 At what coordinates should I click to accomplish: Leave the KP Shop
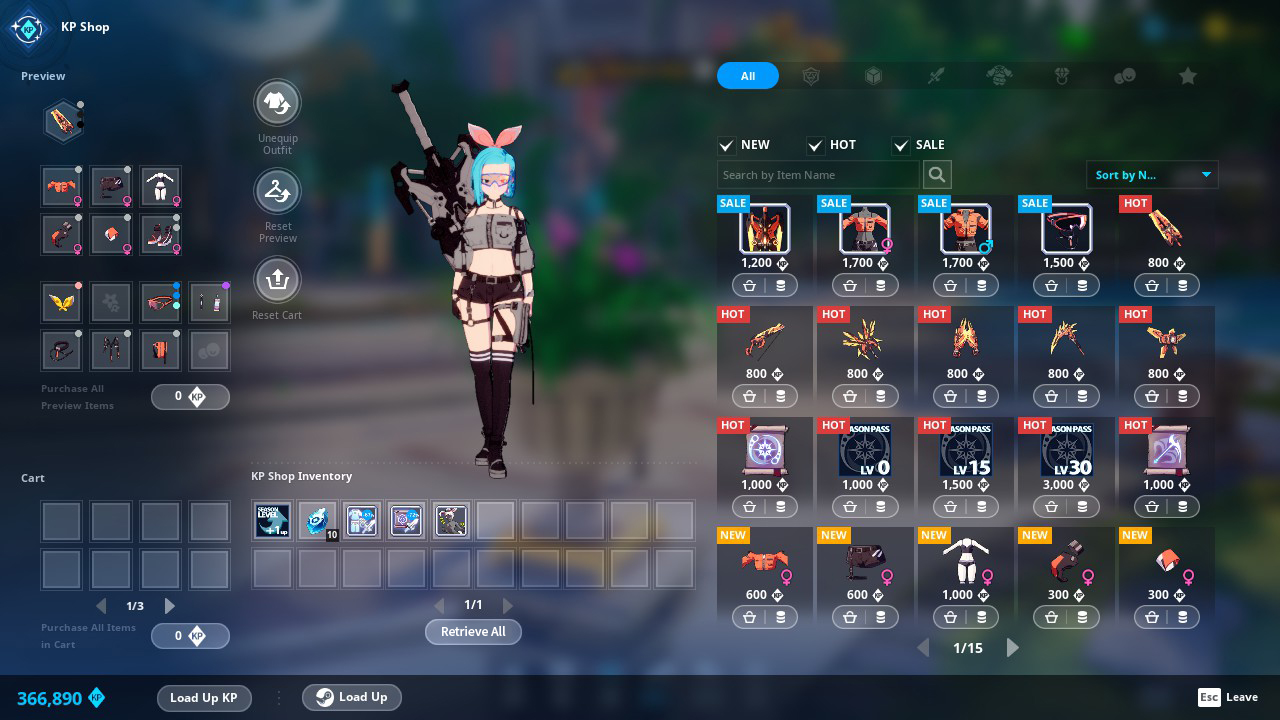point(1228,697)
